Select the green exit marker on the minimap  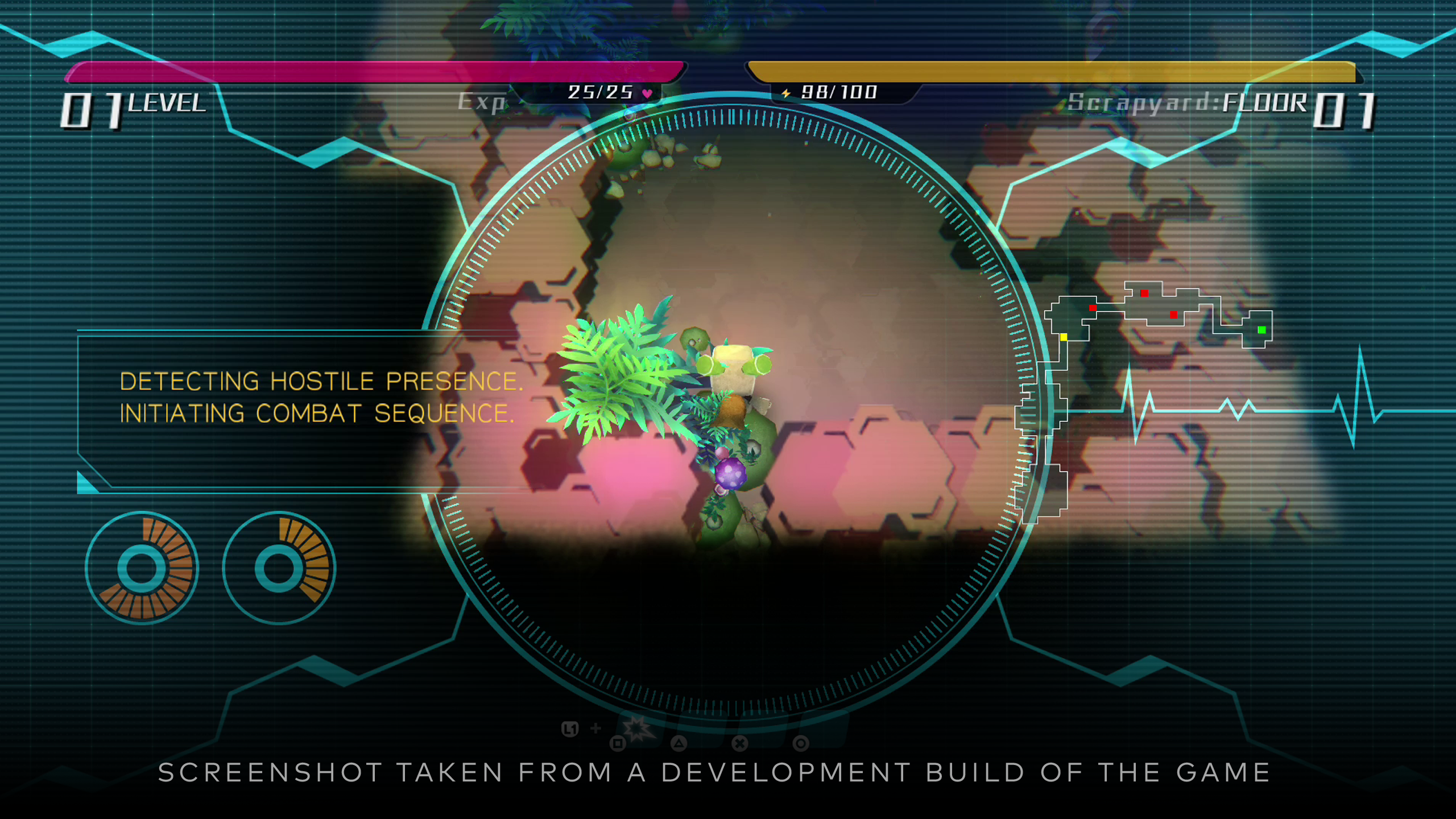1261,330
